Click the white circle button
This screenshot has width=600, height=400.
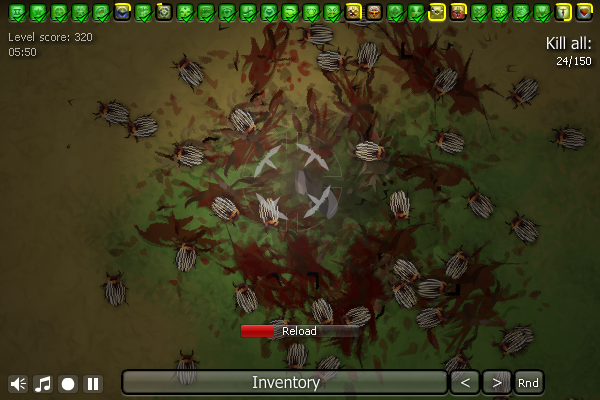pos(68,383)
